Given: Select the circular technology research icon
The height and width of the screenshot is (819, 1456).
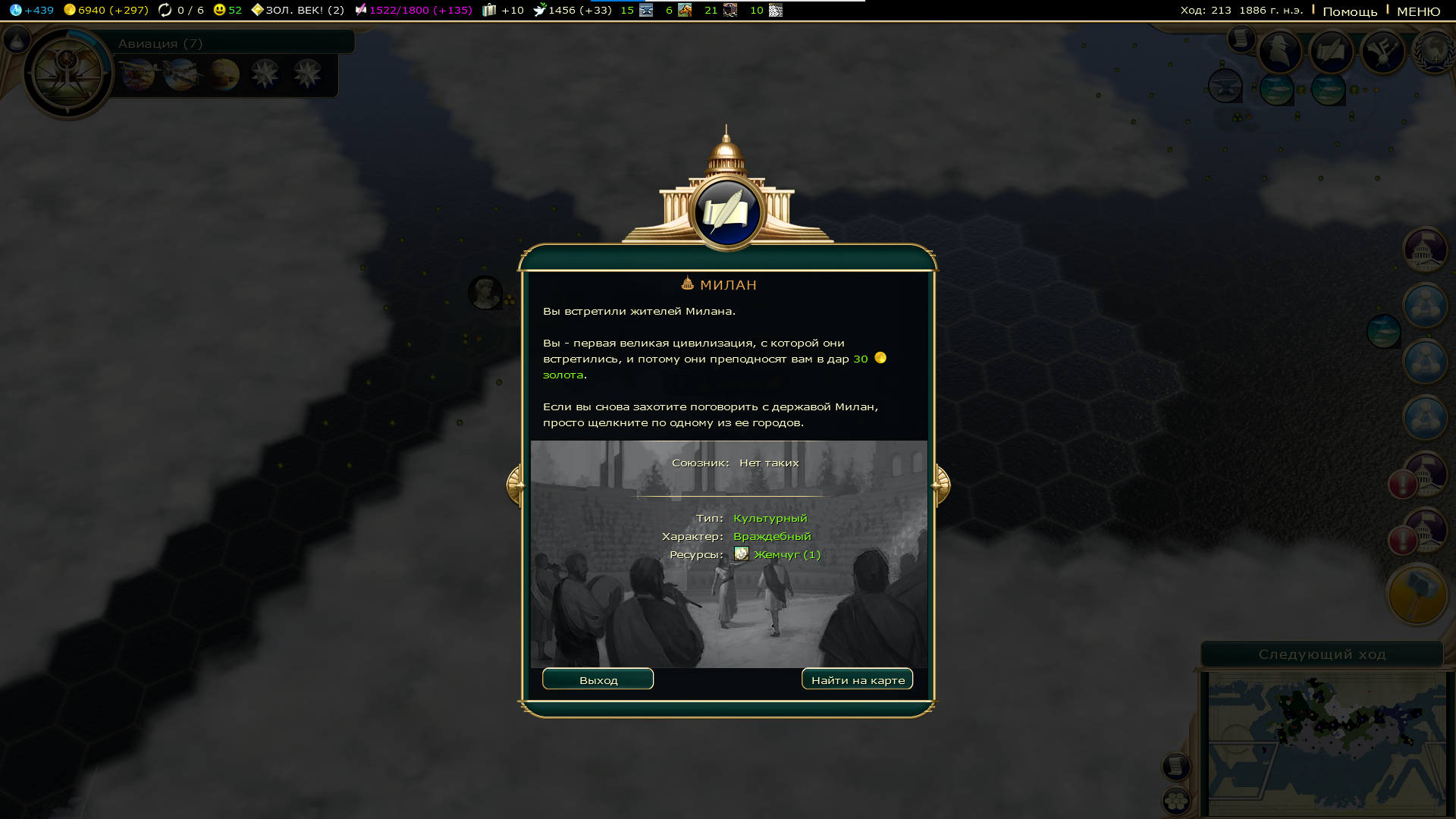Looking at the screenshot, I should pyautogui.click(x=68, y=74).
